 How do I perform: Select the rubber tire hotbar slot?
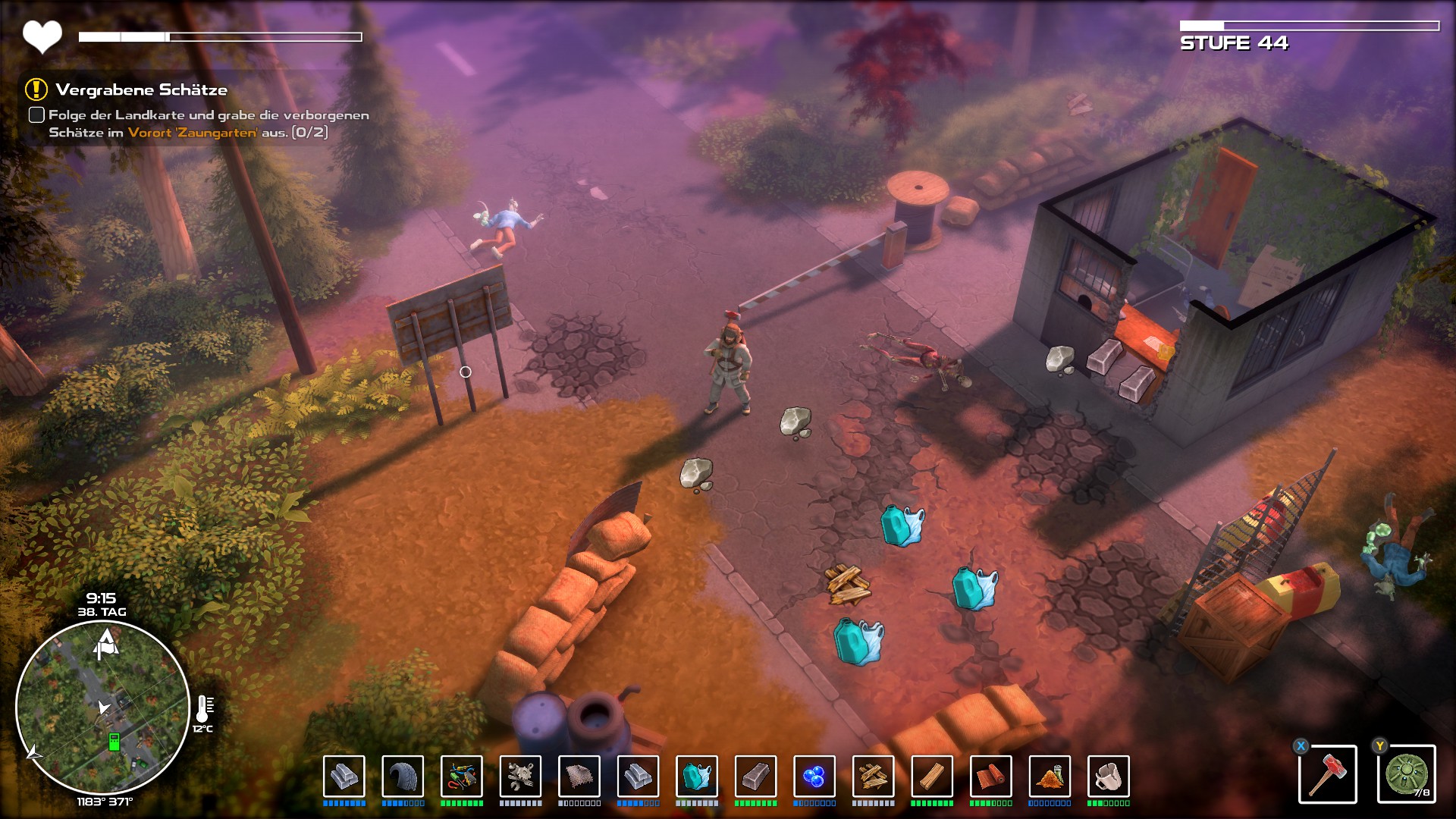click(x=403, y=777)
